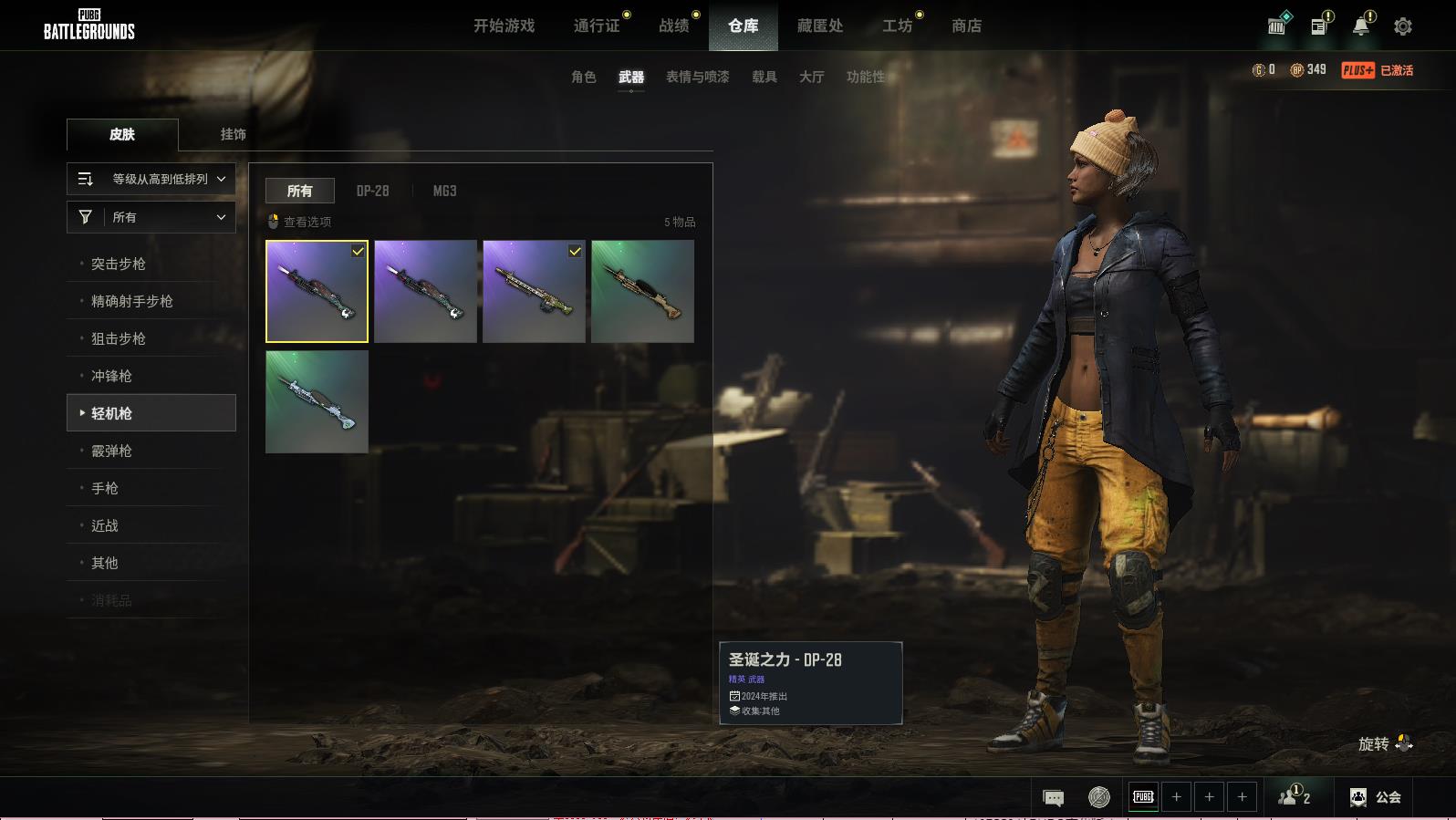Open the 战绩 career page
The image size is (1456, 820).
point(674,26)
